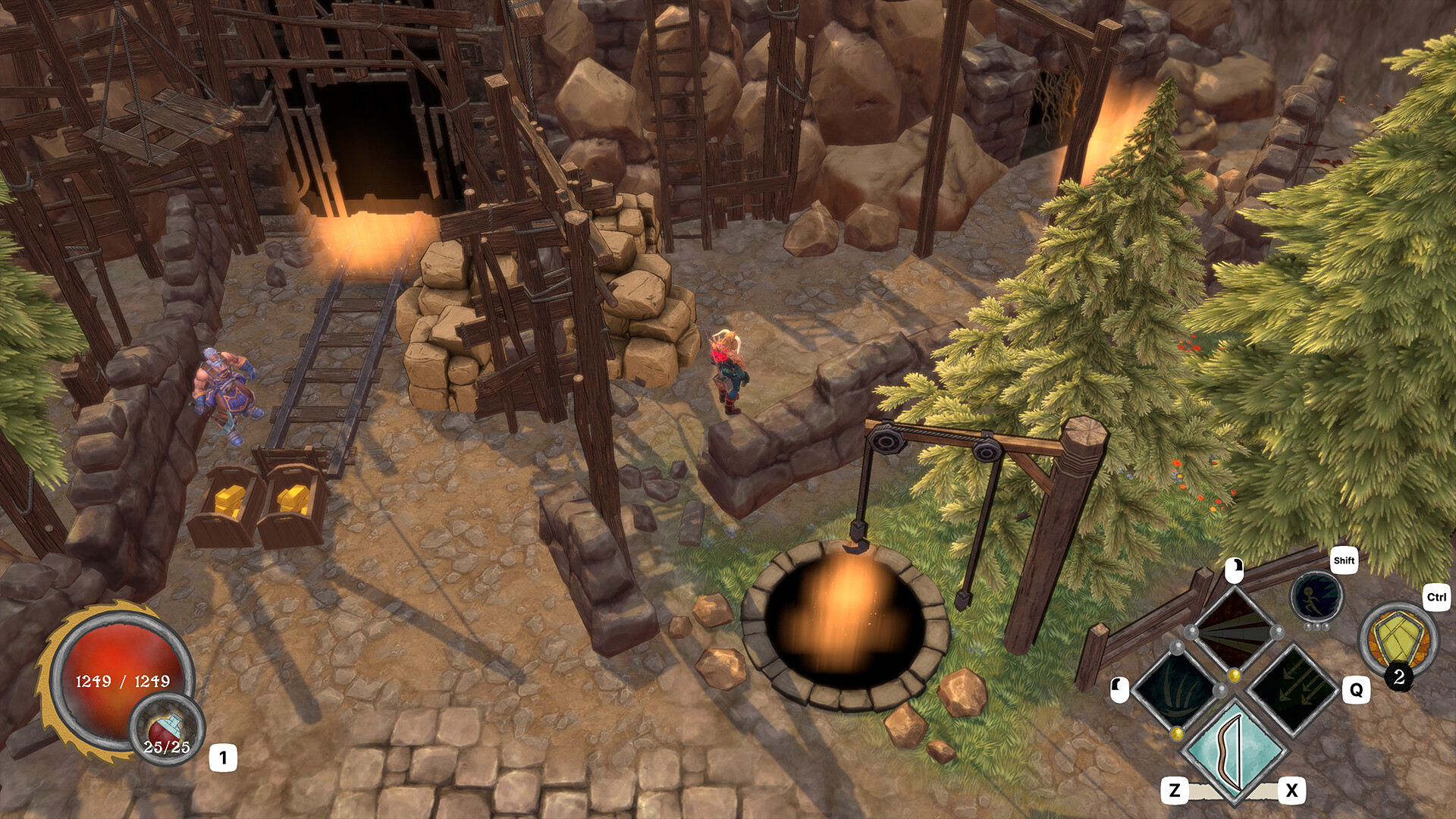The image size is (1456, 819).
Task: Toggle the yellow pip below the claw skill
Action: 1176,733
